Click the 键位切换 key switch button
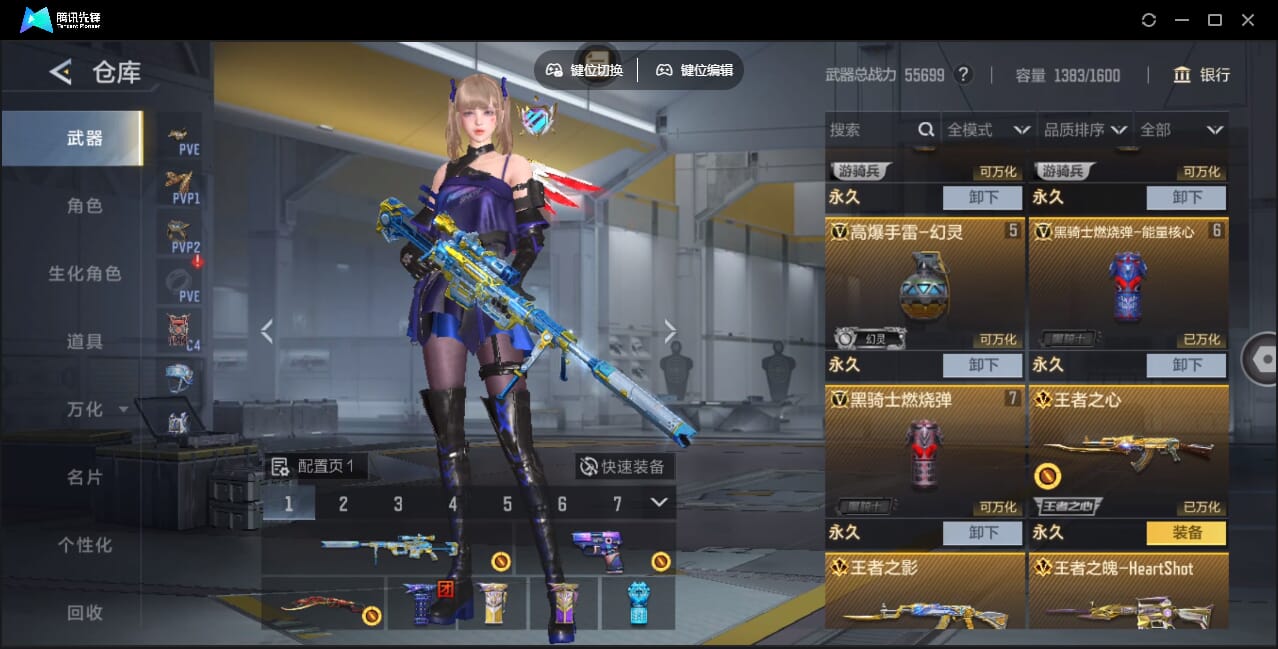Screen dimensions: 1278x649 [585, 70]
